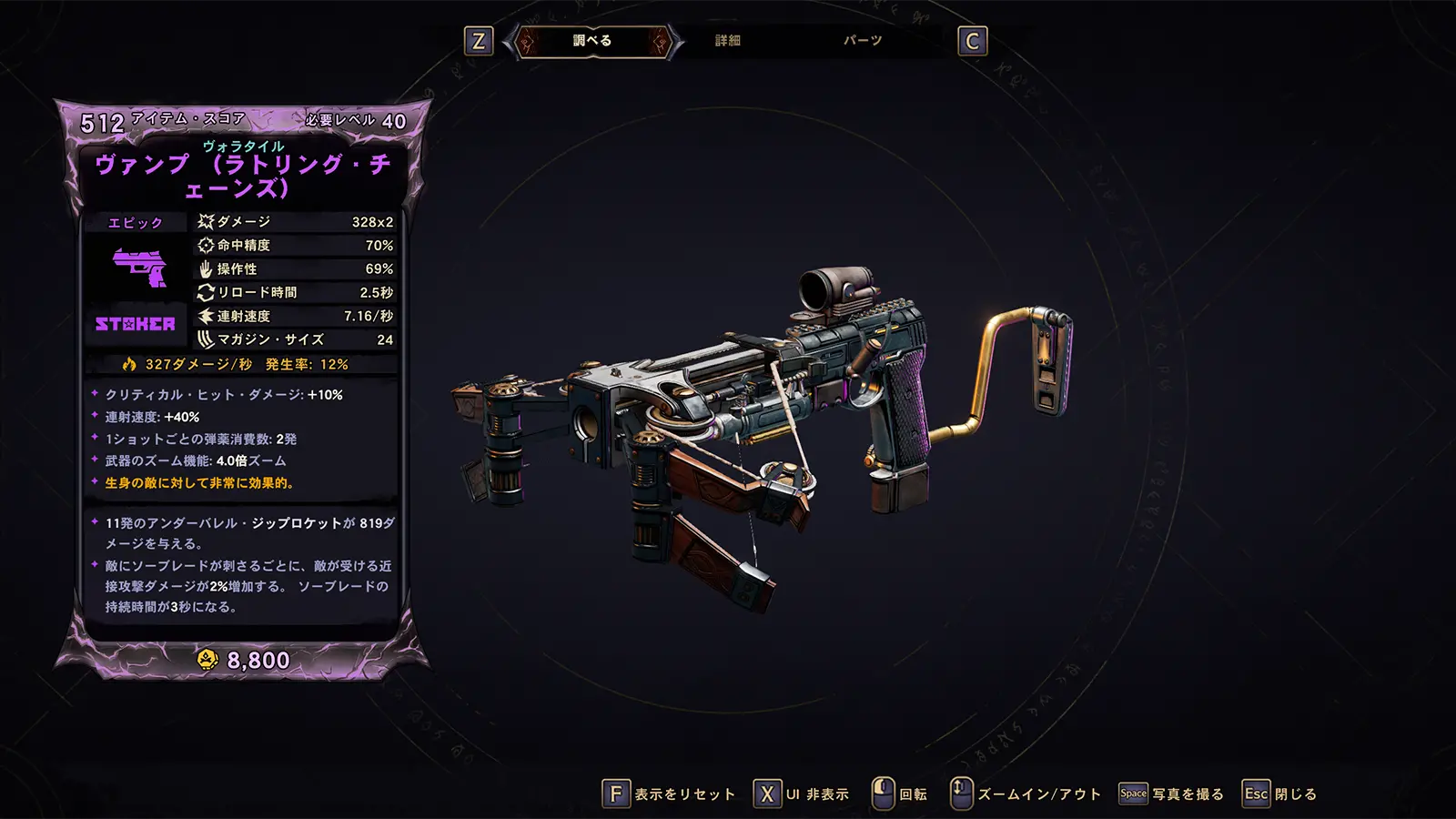Choose 写真を撮る to take a photo
Image resolution: width=1456 pixels, height=819 pixels.
click(1171, 794)
